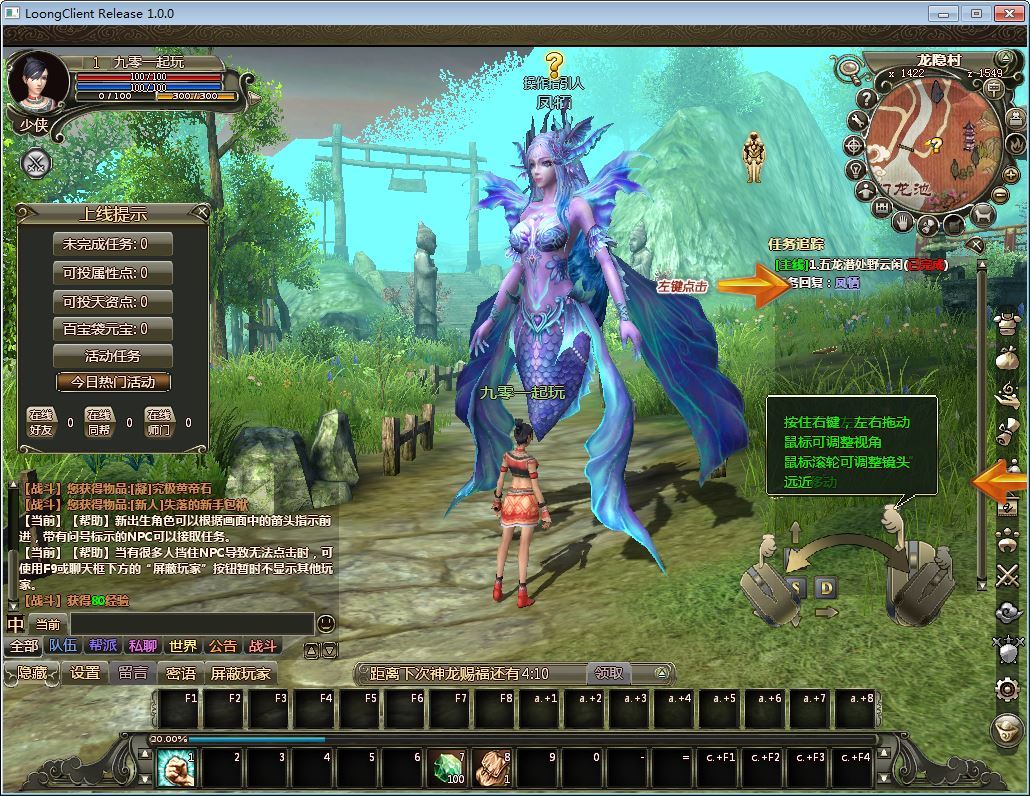The width and height of the screenshot is (1030, 796).
Task: Activate the fist skill in hotbar slot 1
Action: [x=176, y=767]
